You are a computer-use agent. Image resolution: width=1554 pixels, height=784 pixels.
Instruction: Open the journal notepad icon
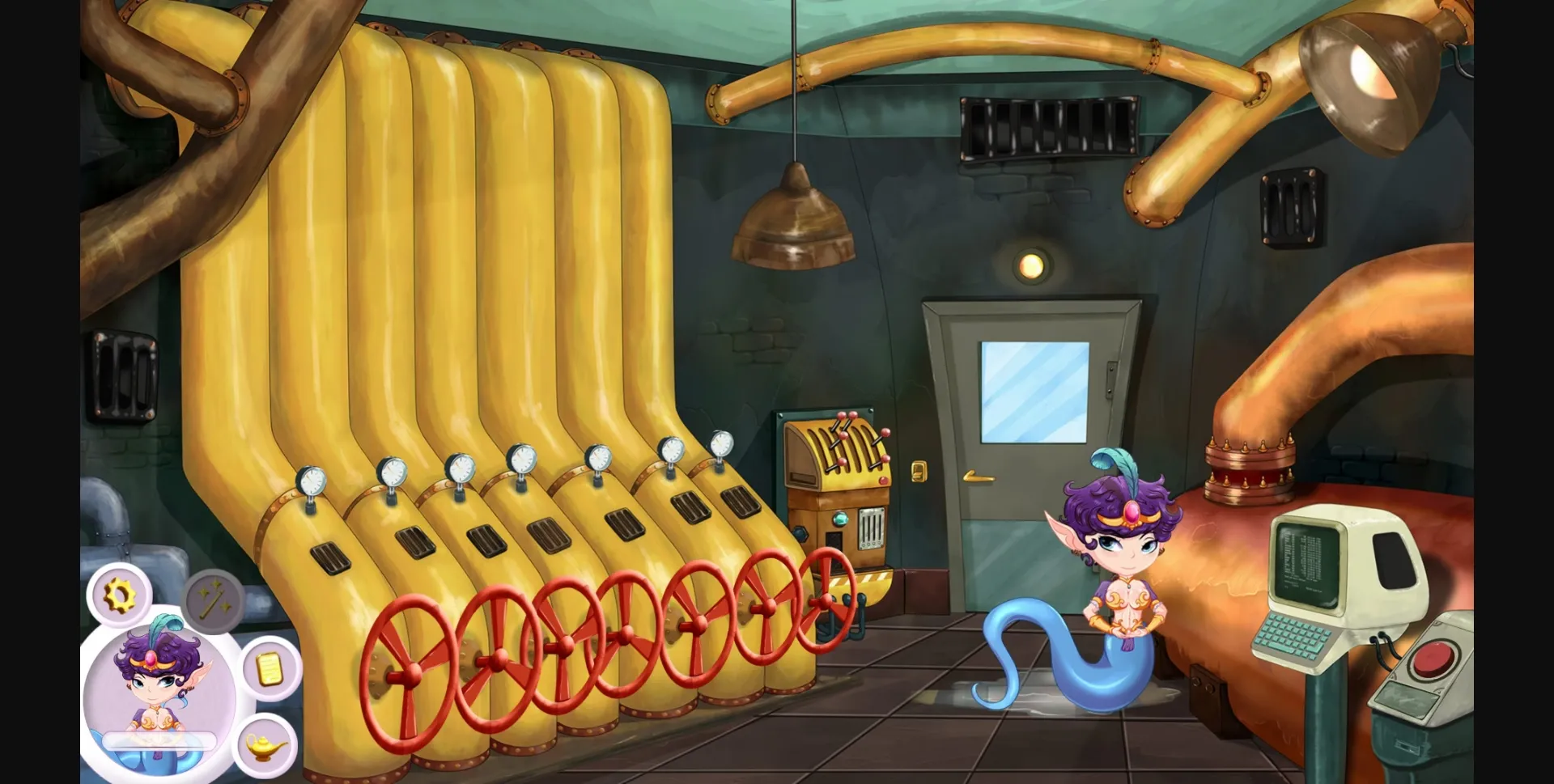[x=270, y=668]
